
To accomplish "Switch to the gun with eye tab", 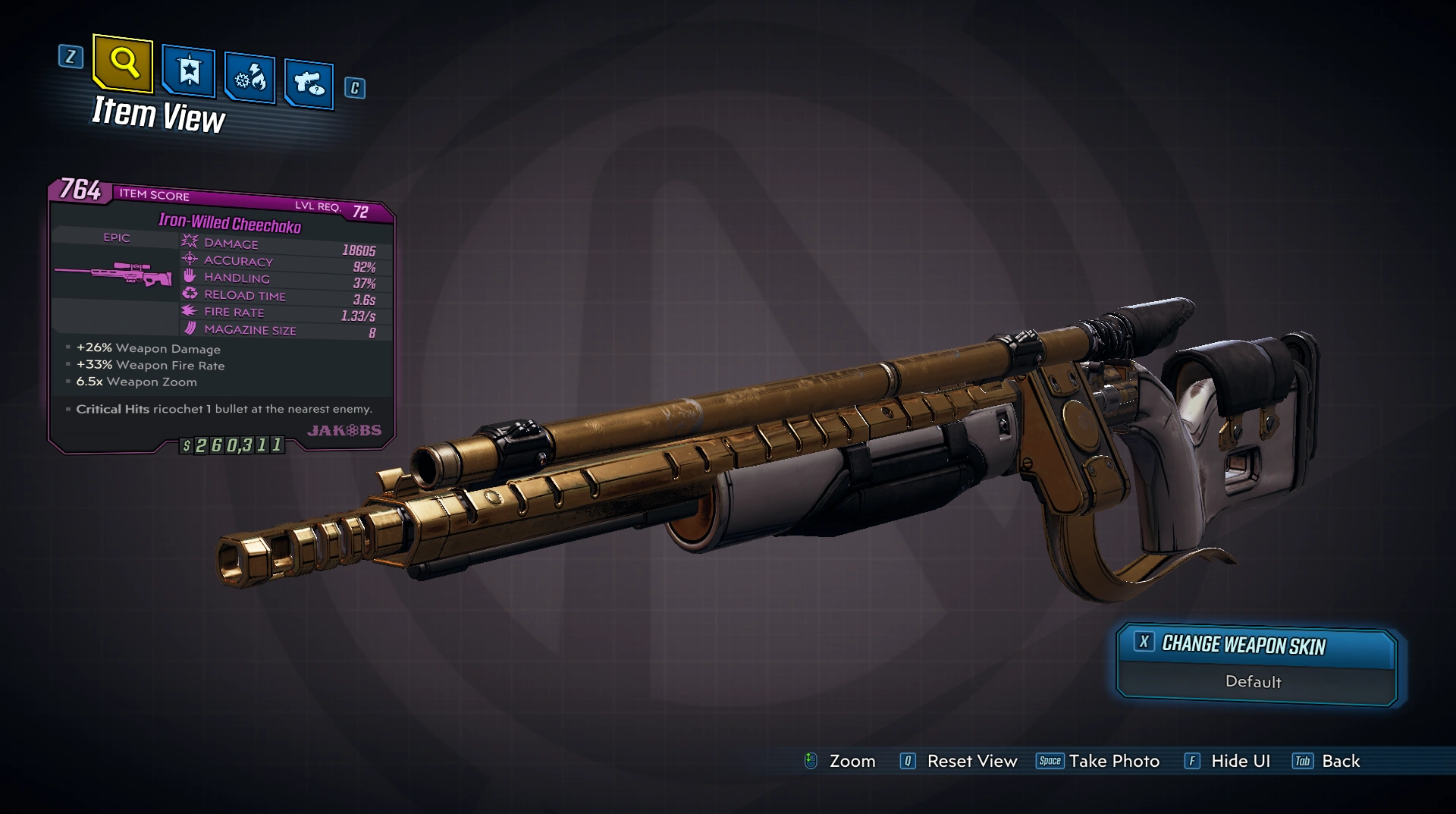I will click(309, 83).
